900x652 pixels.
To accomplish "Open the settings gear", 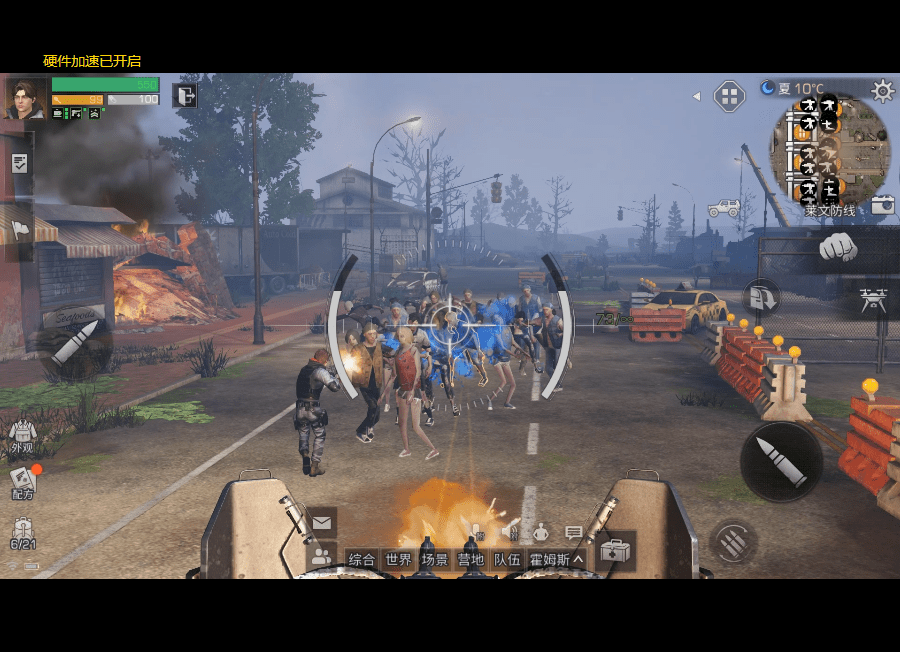I will coord(882,91).
